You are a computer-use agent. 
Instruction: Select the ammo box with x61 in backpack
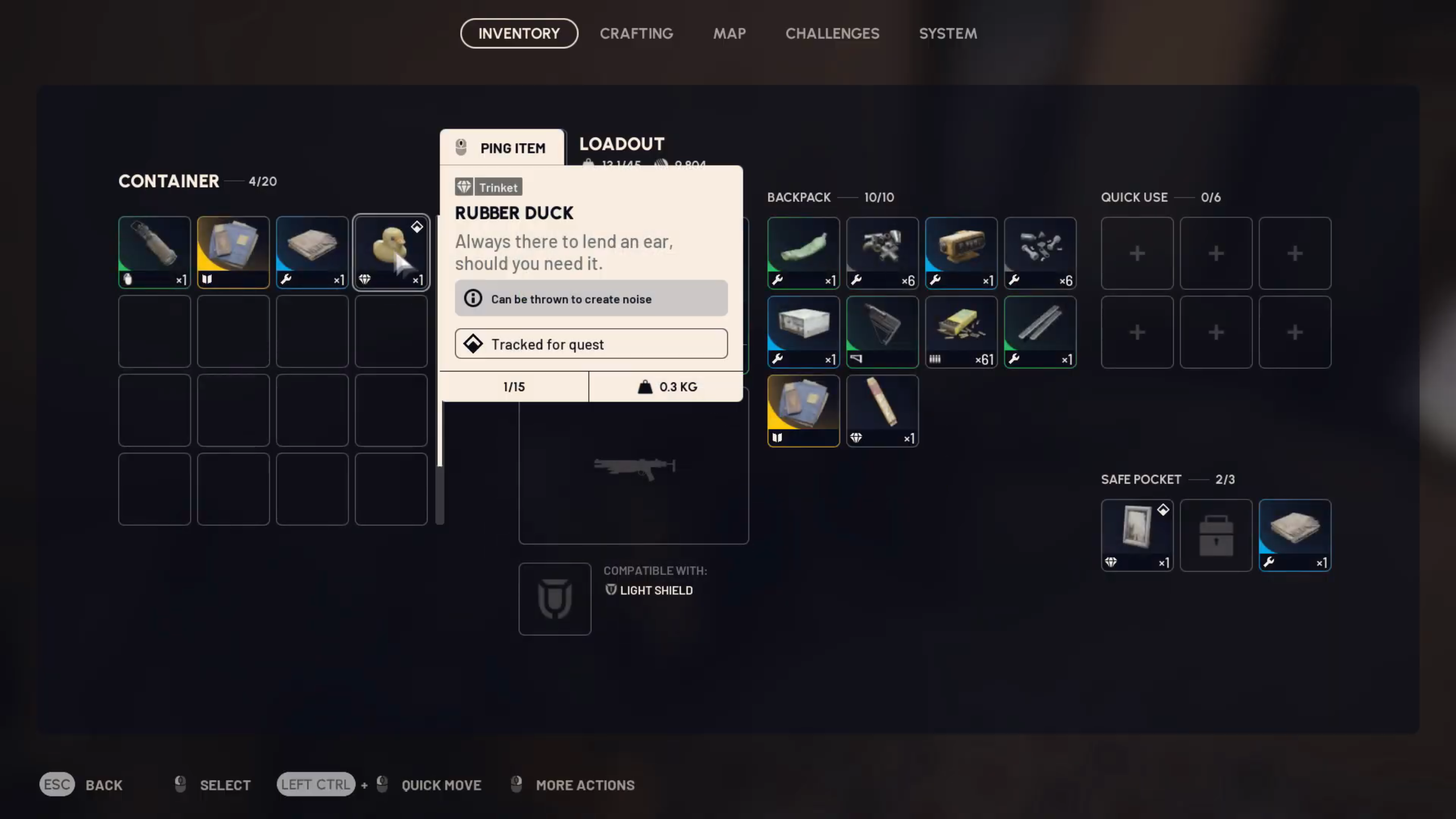tap(961, 332)
